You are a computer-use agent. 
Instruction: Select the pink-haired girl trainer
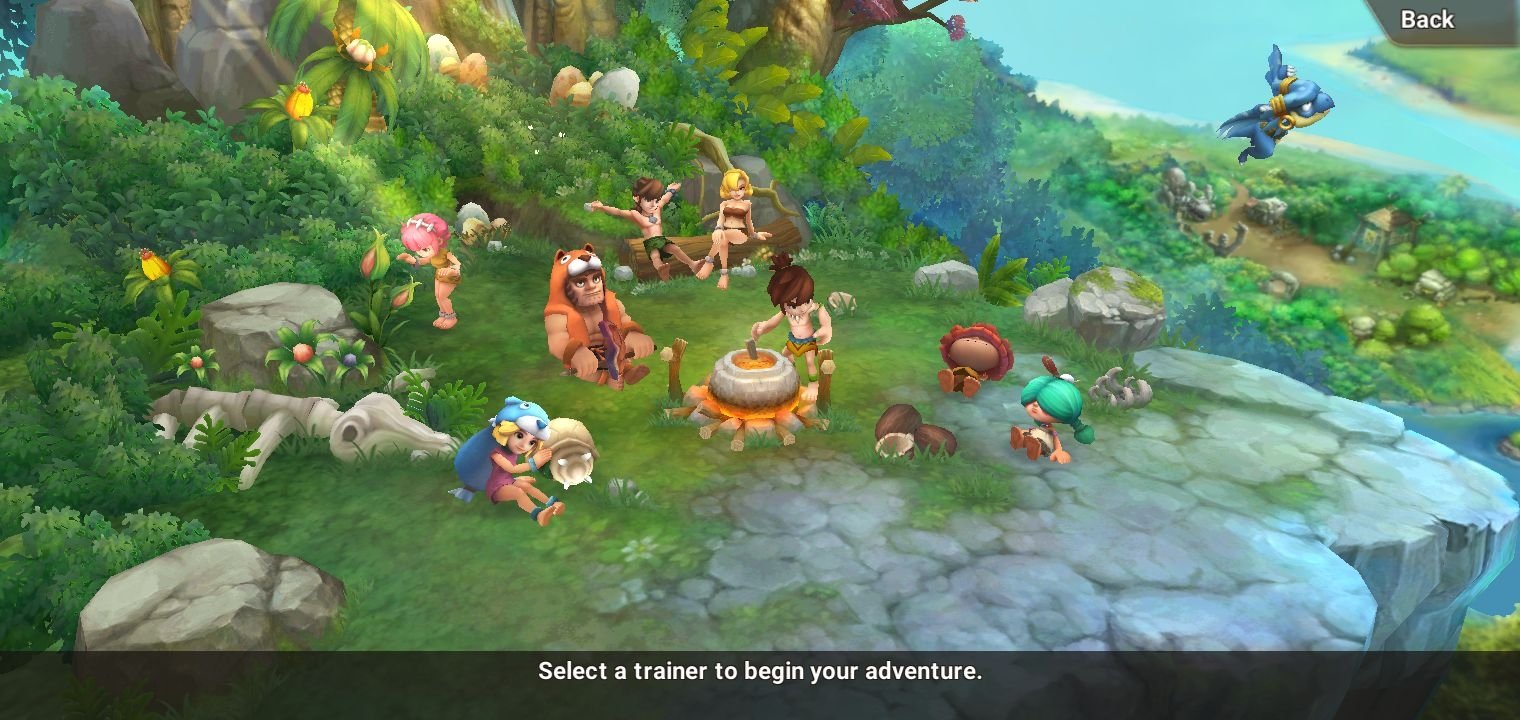click(x=433, y=265)
